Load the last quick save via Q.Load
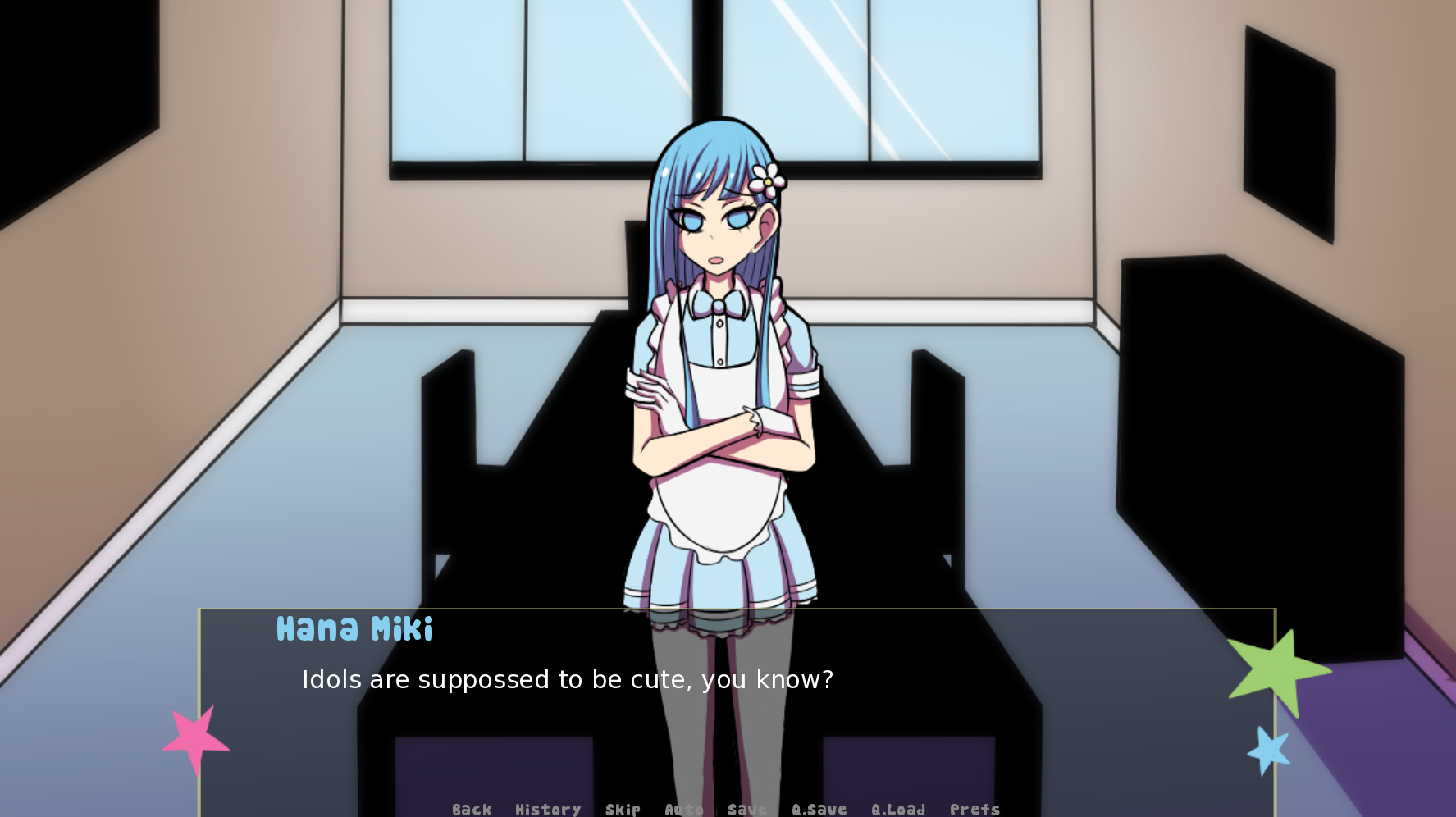 coord(899,809)
